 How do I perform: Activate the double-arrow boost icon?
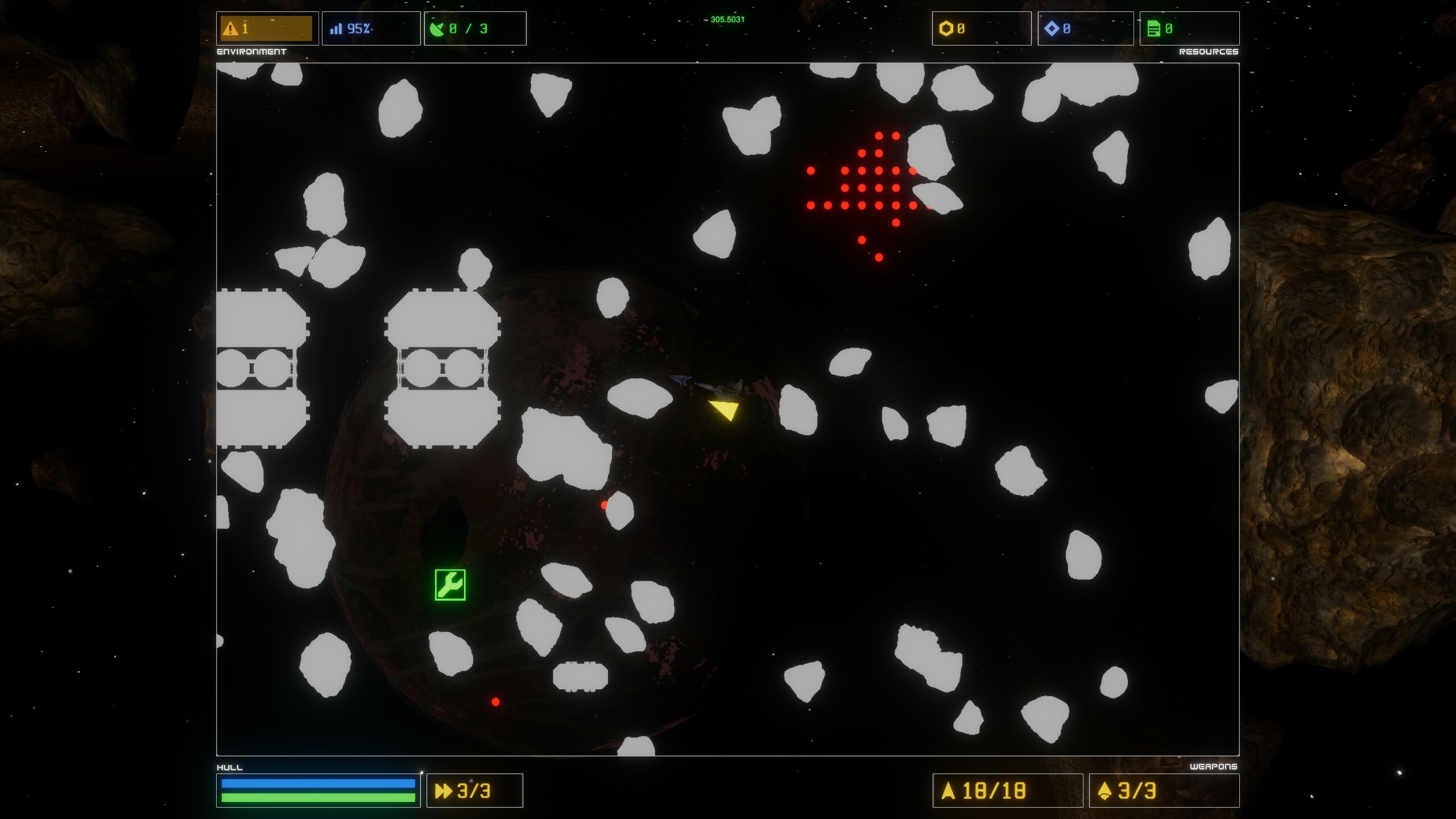pos(443,791)
